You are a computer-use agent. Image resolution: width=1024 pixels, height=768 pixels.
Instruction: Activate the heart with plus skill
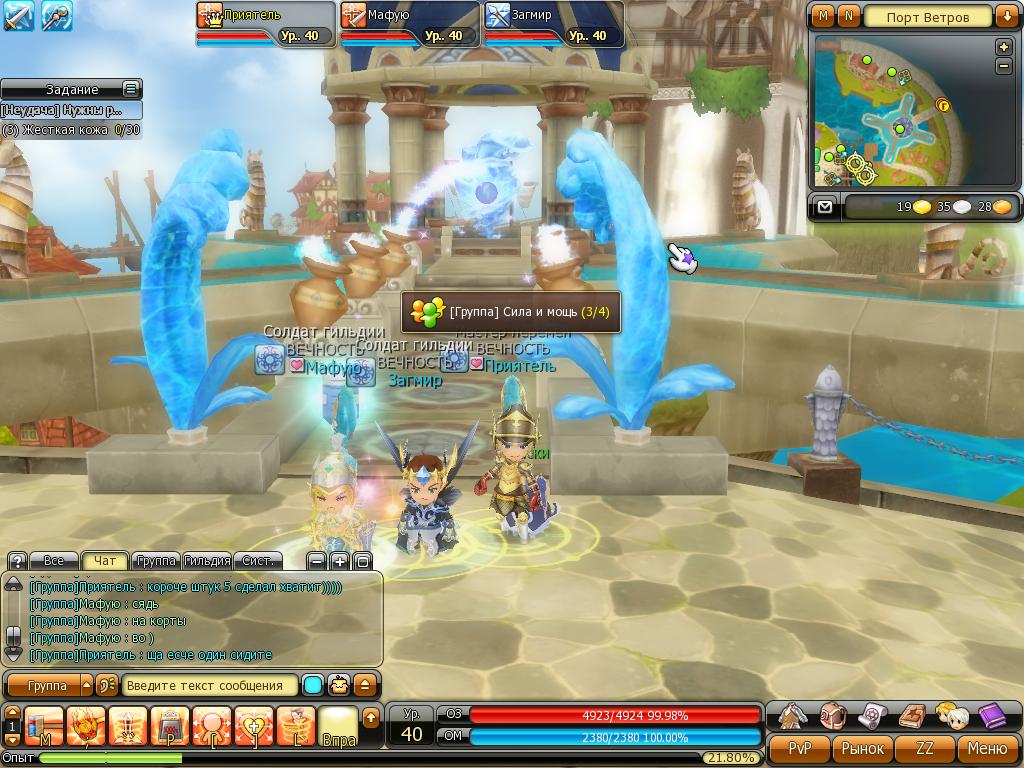point(254,725)
